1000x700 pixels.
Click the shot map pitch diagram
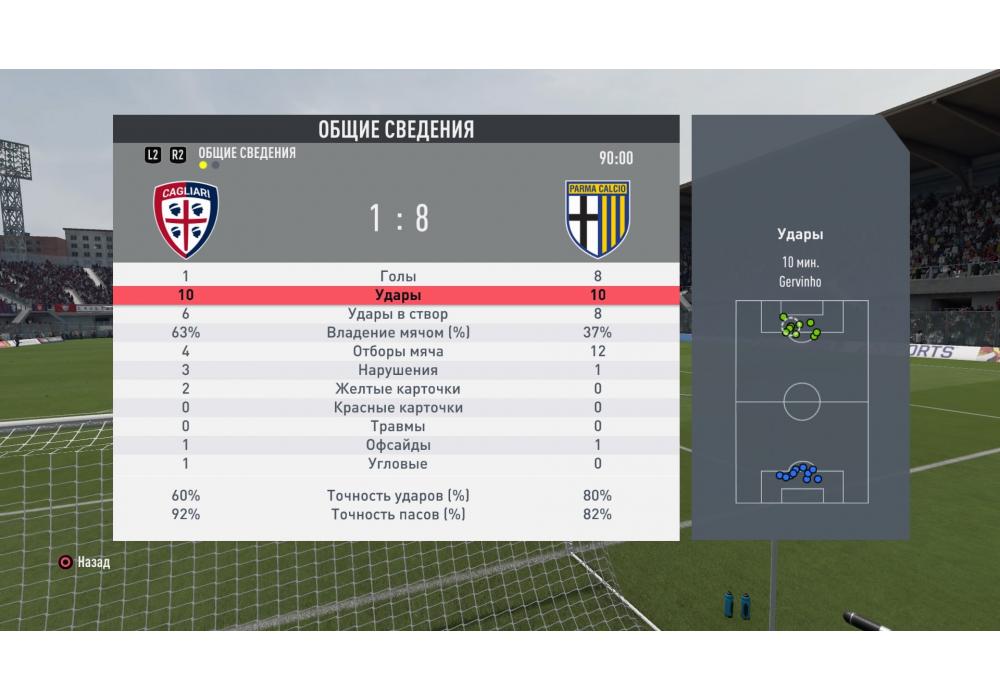pos(801,402)
